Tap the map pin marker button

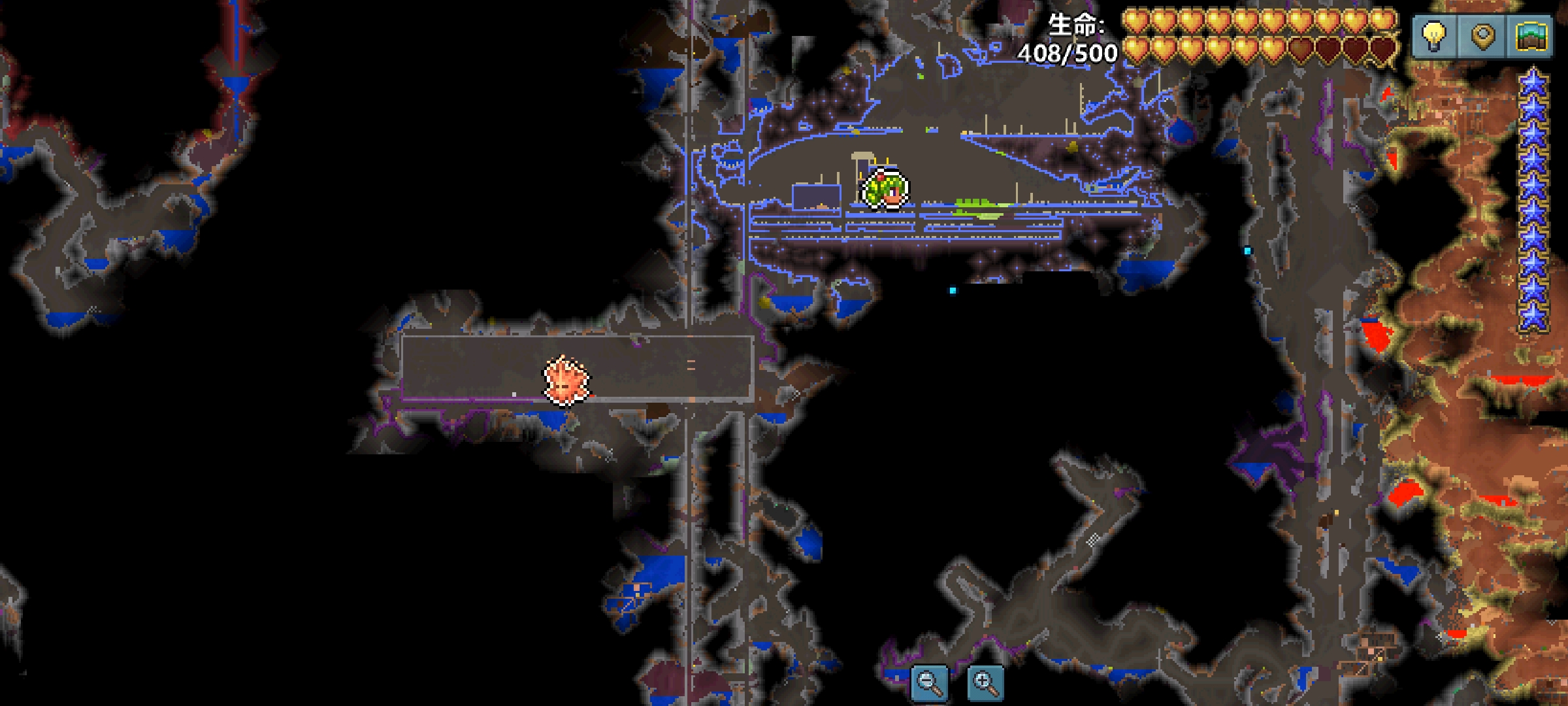tap(1483, 36)
